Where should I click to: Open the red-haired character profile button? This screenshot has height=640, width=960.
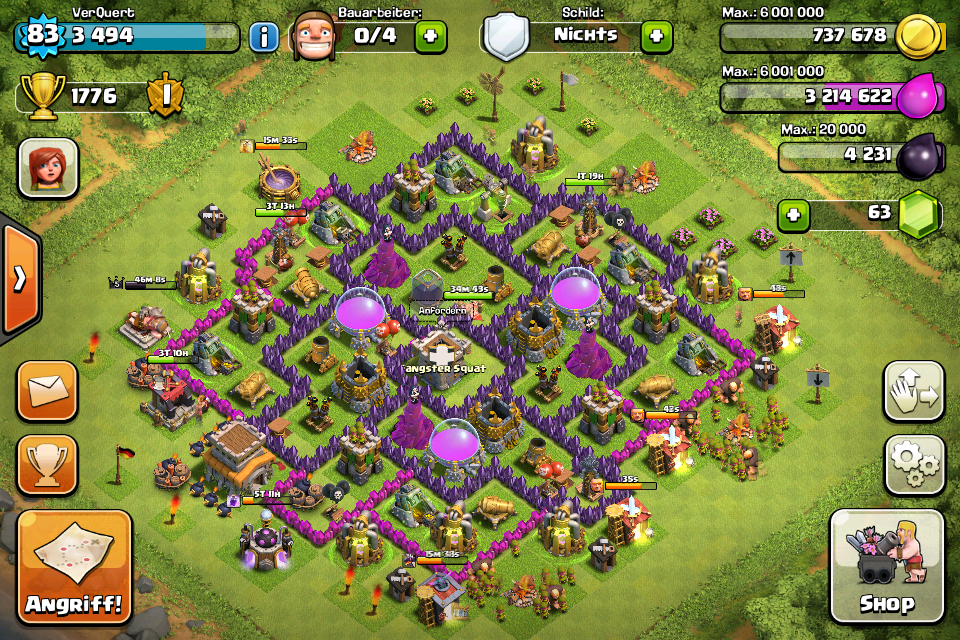pos(47,166)
